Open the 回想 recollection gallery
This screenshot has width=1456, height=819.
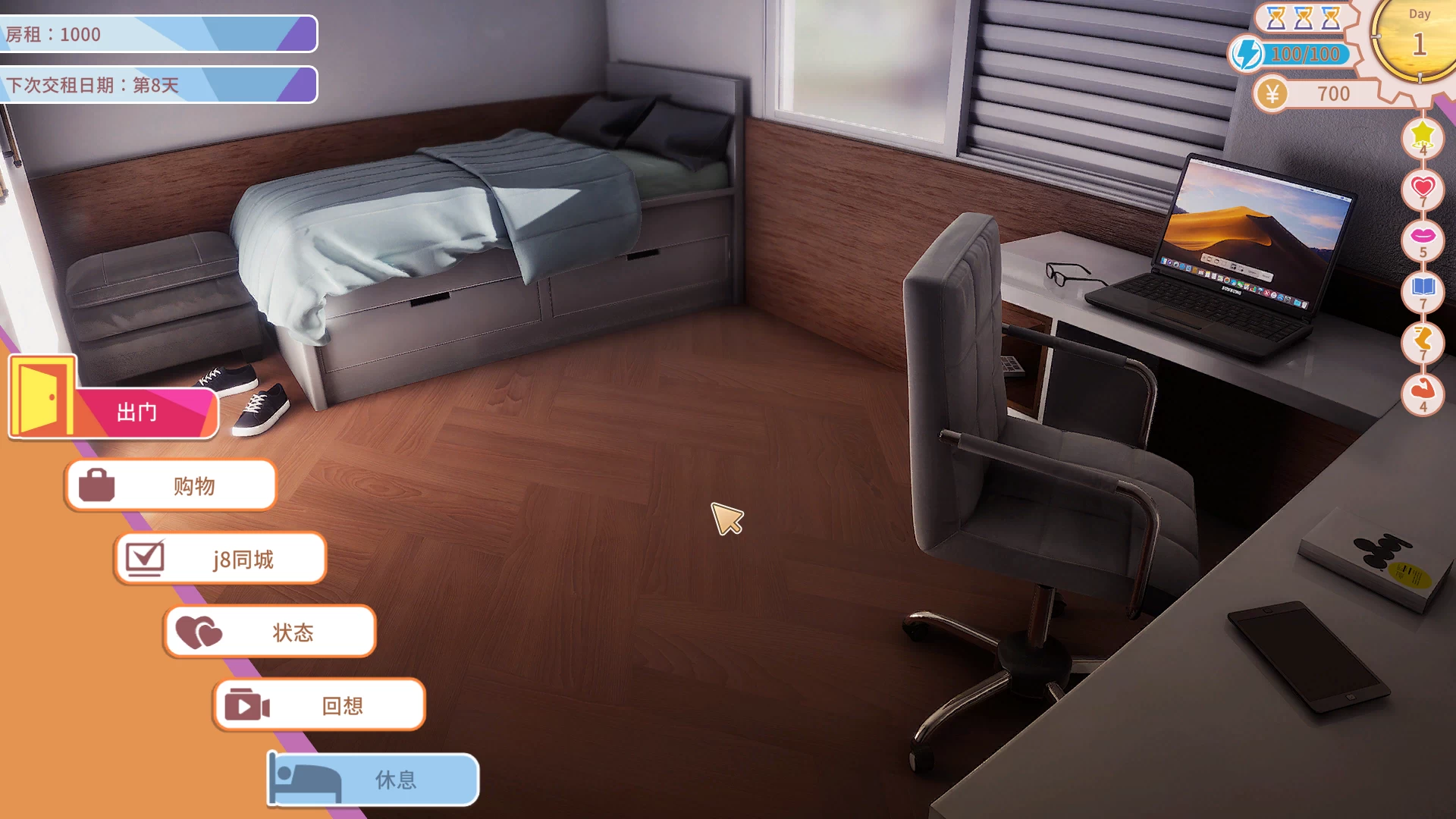(x=319, y=705)
